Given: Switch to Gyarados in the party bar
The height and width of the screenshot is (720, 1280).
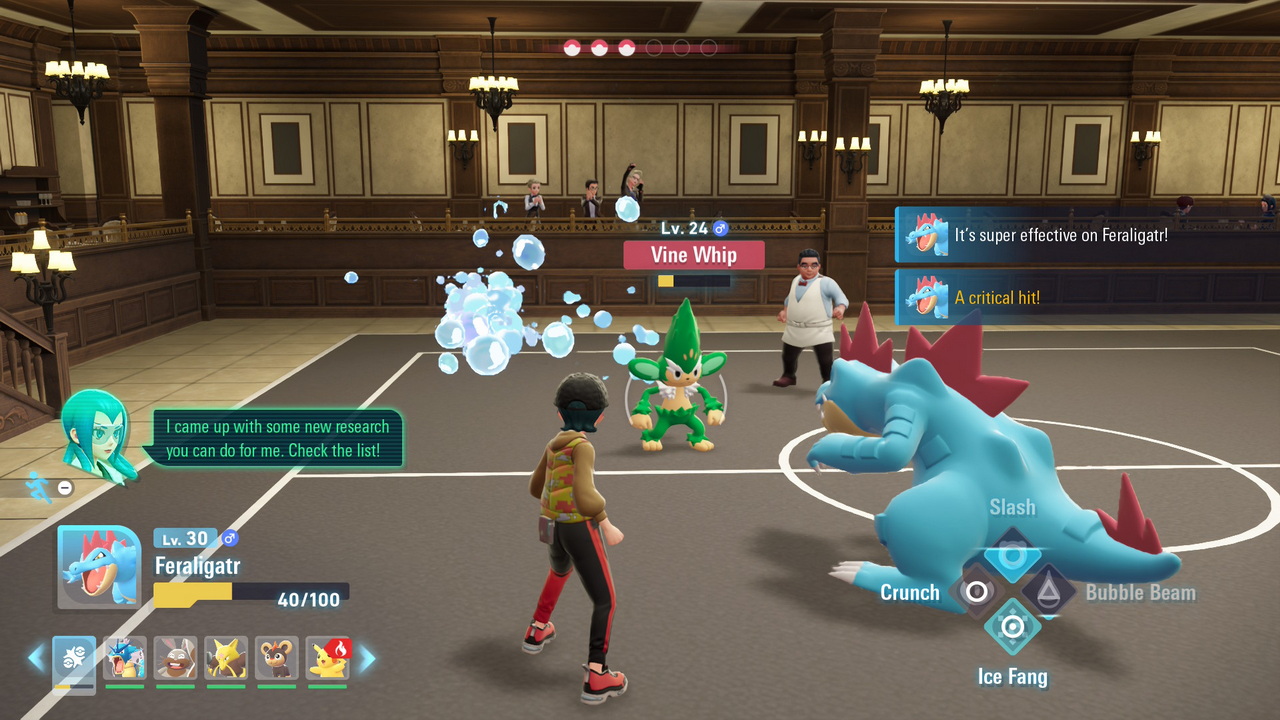Looking at the screenshot, I should click(x=125, y=659).
